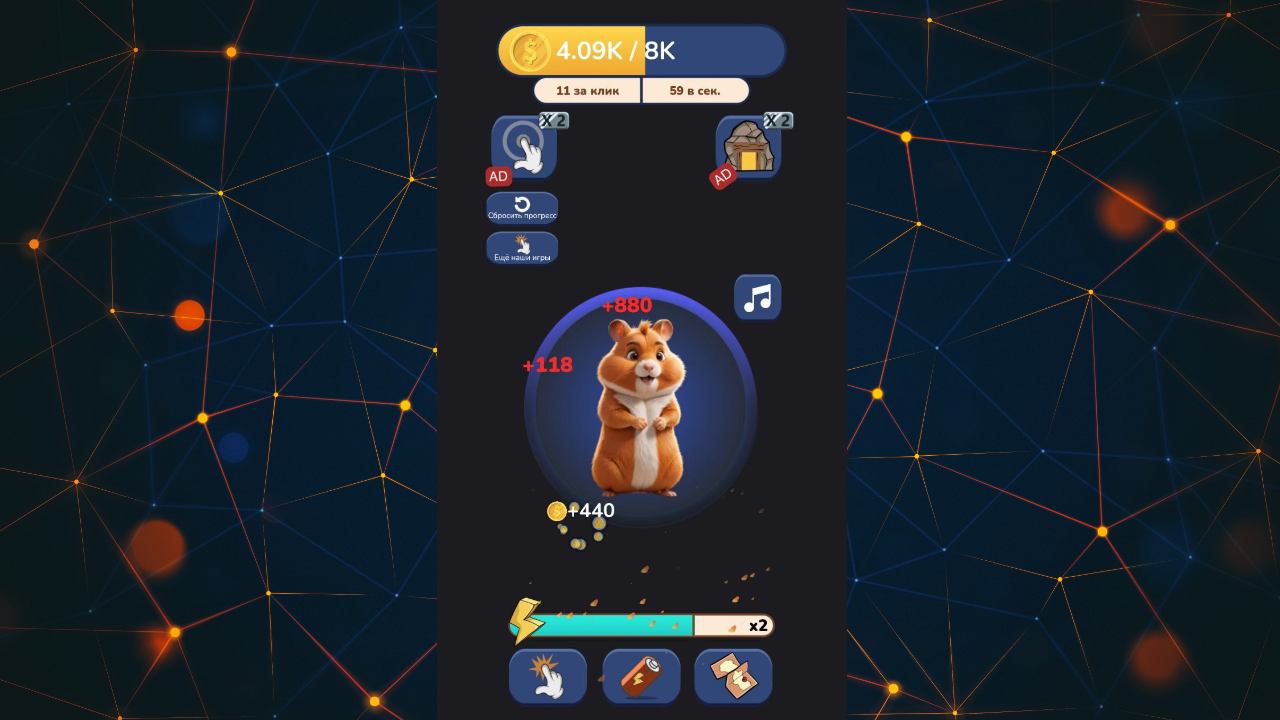Image resolution: width=1280 pixels, height=720 pixels.
Task: Open the snacks boost icon
Action: (x=733, y=676)
